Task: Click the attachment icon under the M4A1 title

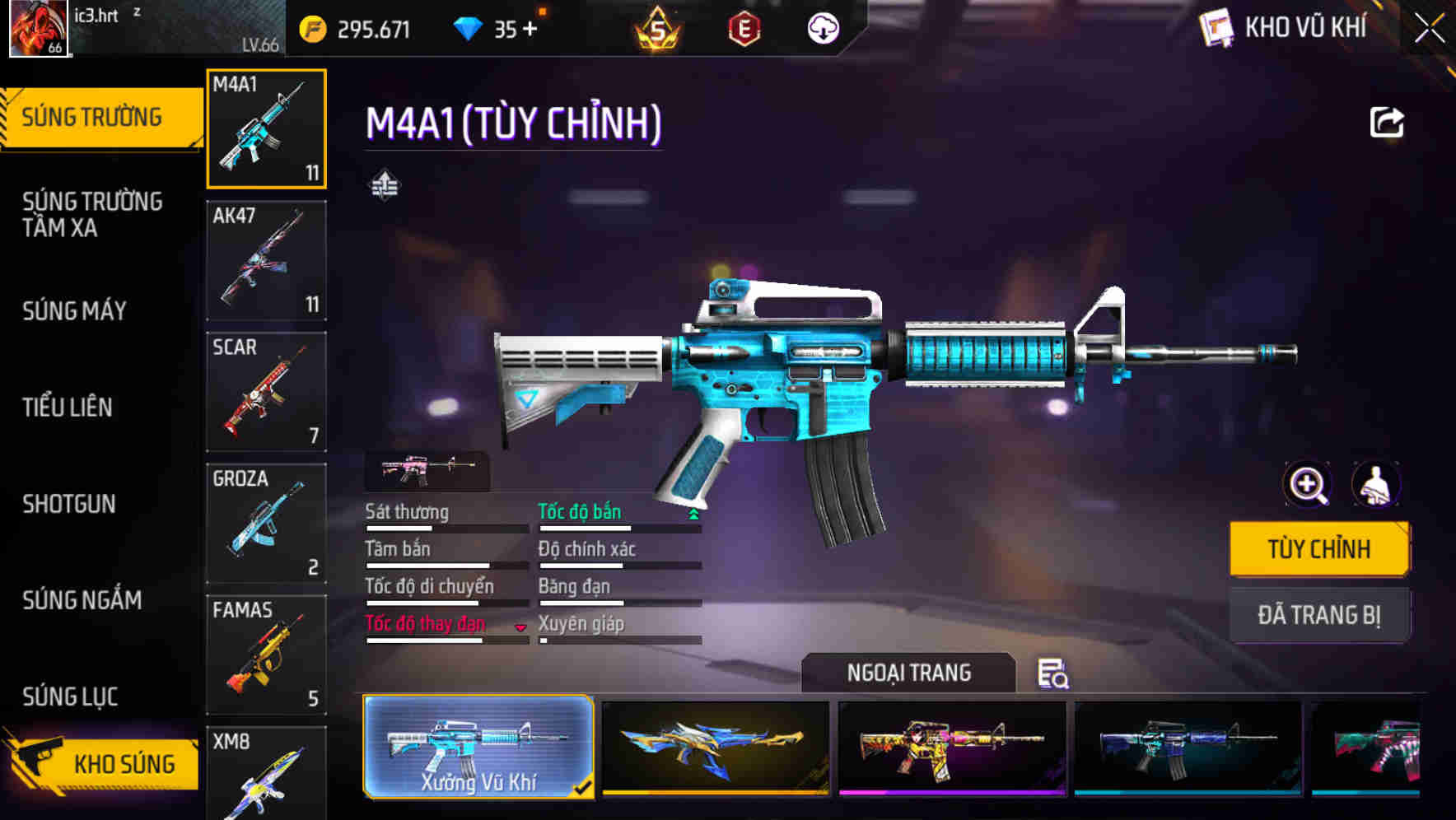Action: (x=386, y=185)
